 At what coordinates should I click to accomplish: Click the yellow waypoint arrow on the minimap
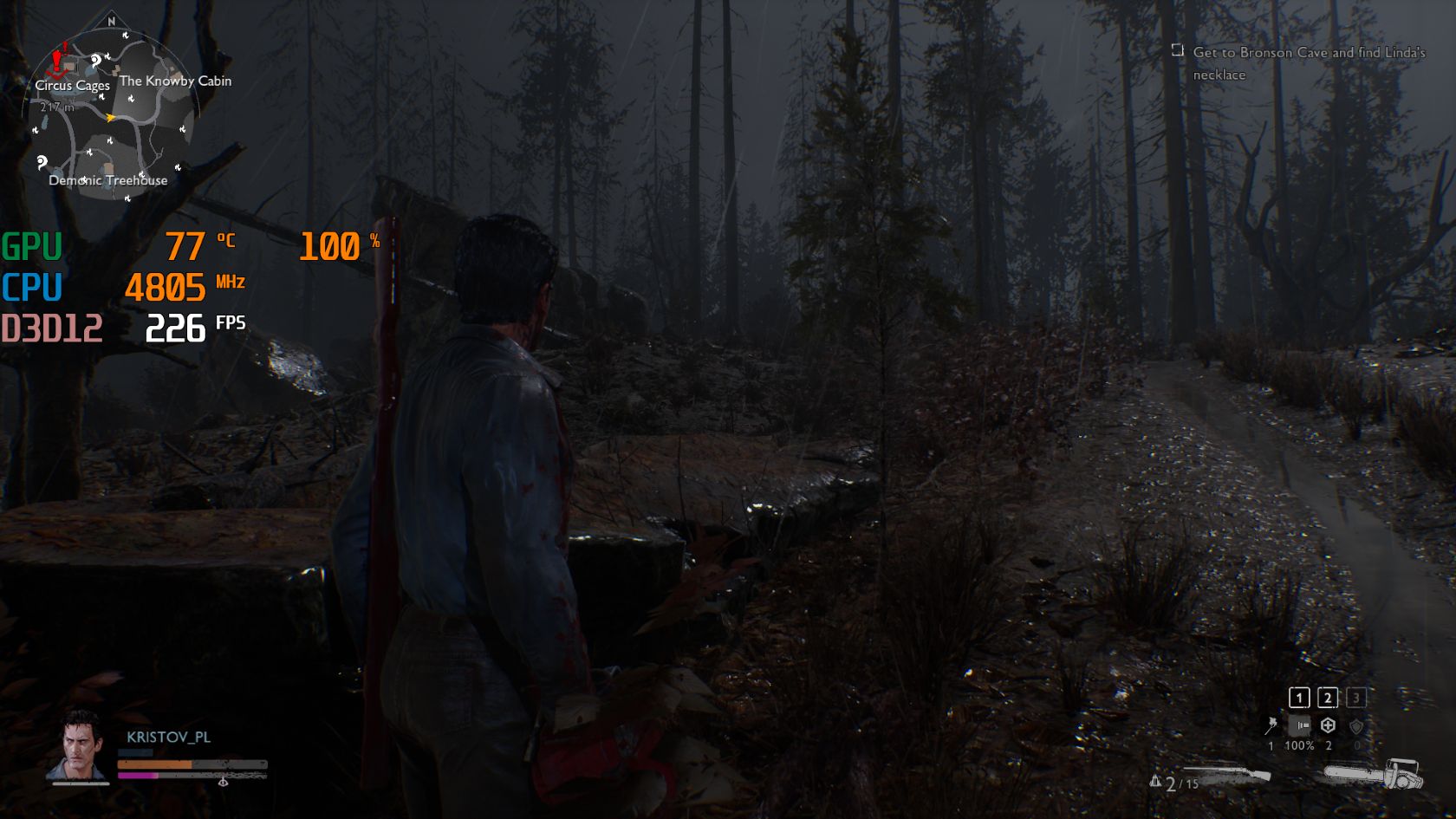pos(111,115)
